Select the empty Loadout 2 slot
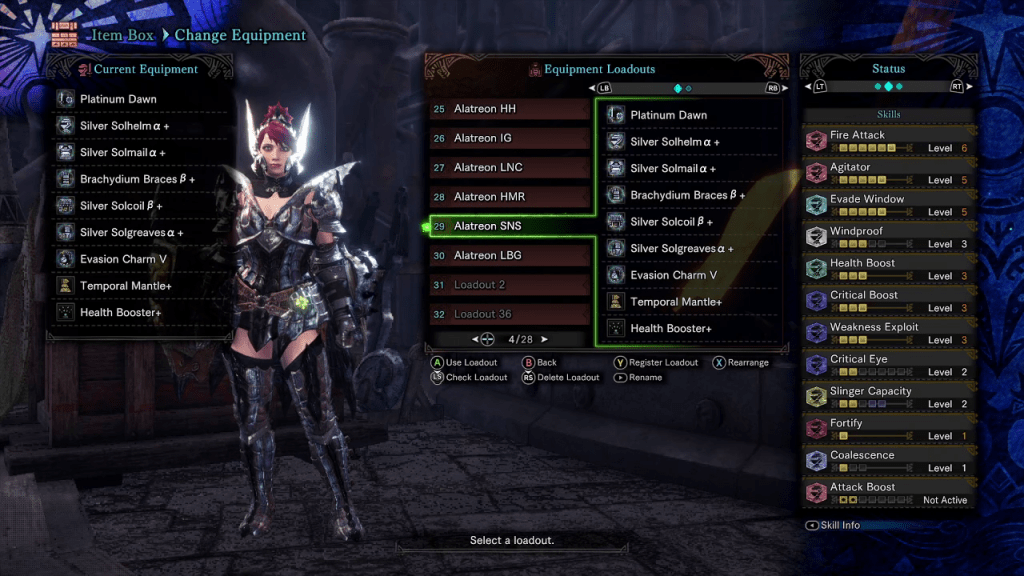The image size is (1024, 576). (x=508, y=285)
